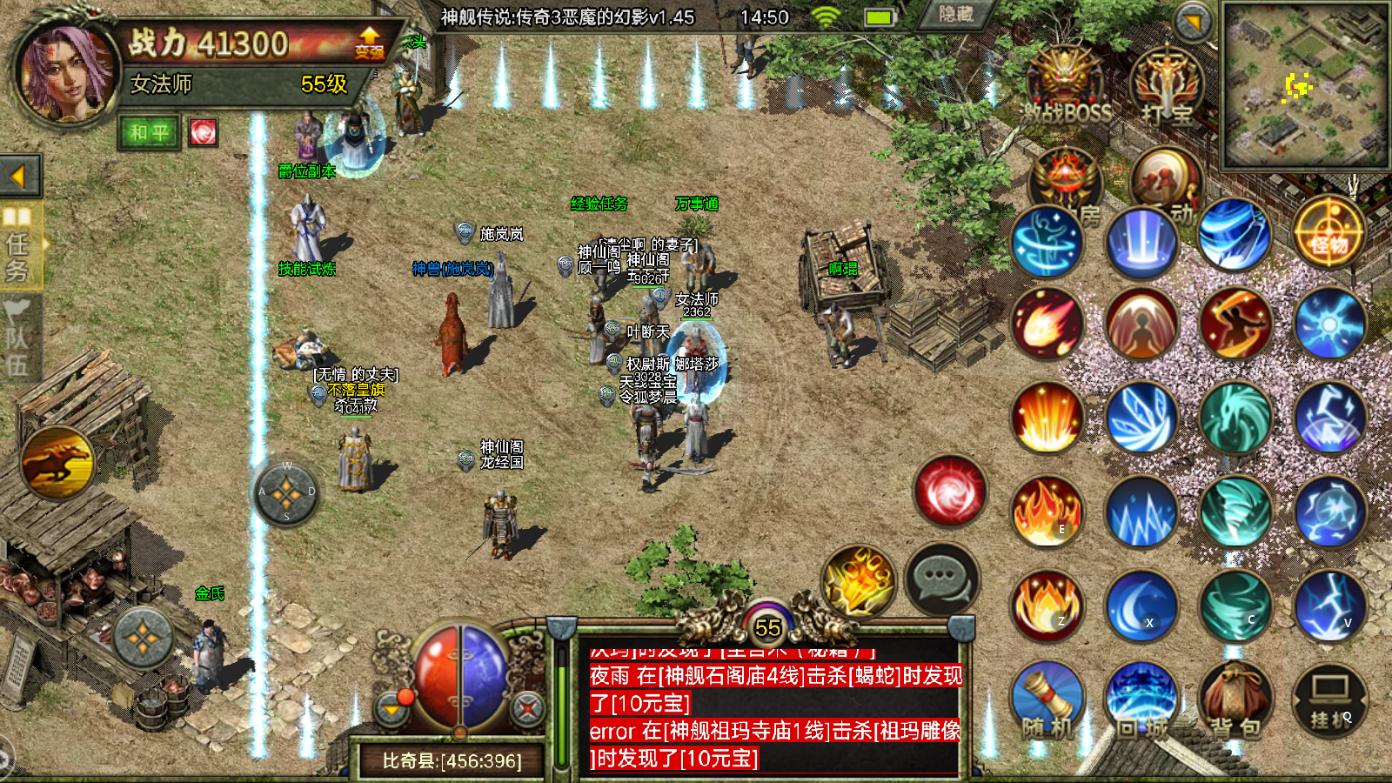Open the 背包 backpack bag
This screenshot has height=783, width=1392.
tap(1235, 699)
